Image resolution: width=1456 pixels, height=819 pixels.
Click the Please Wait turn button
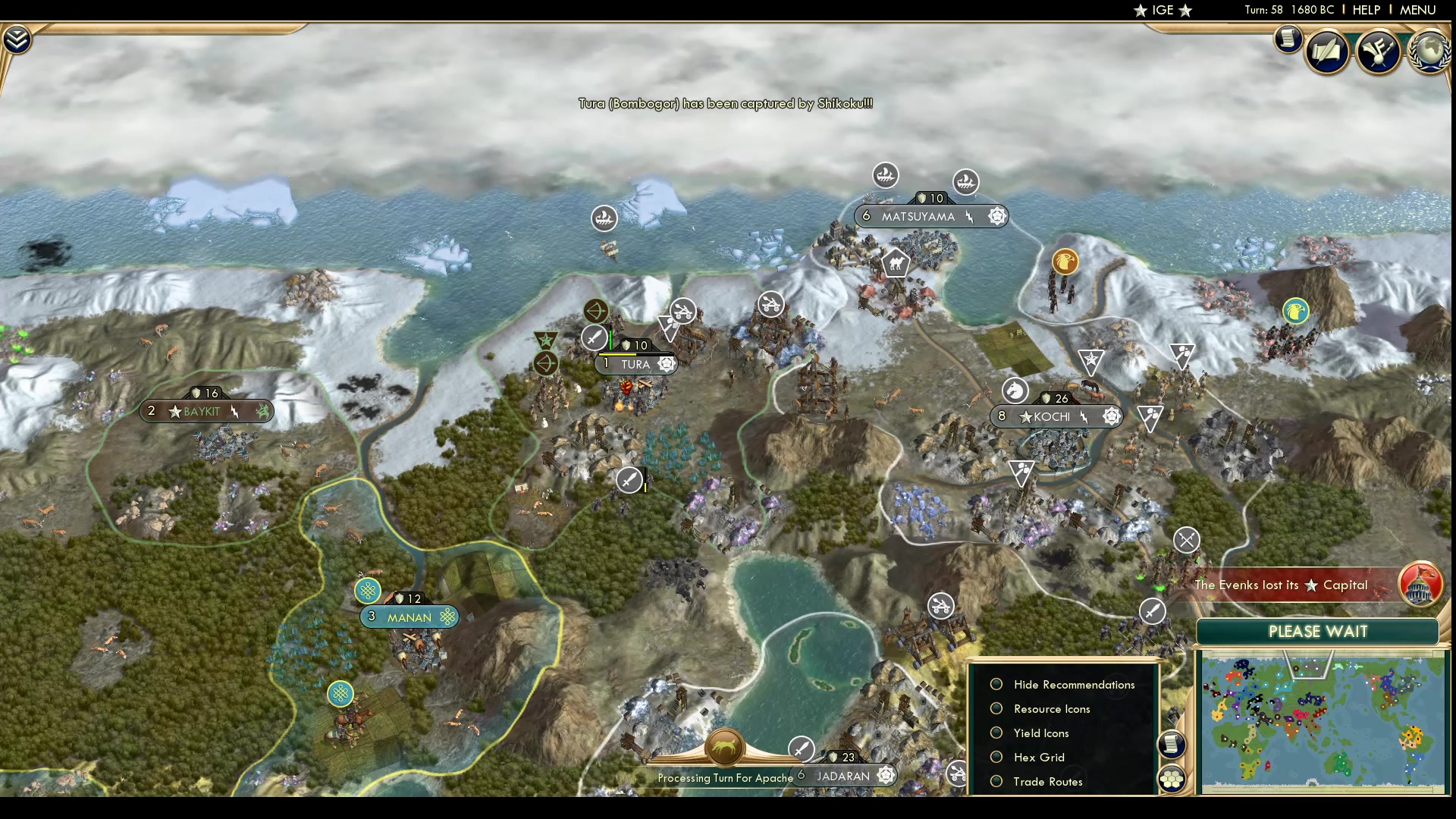(x=1317, y=632)
